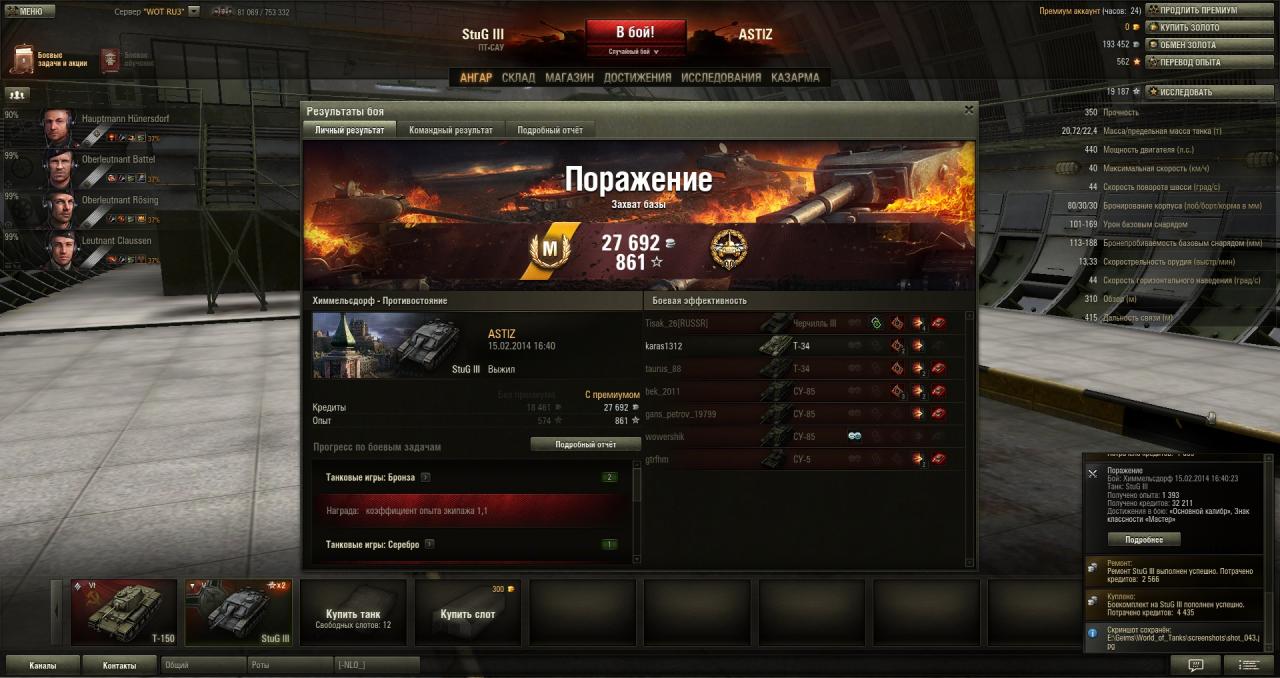Go to the "ДОСТИЖЕНИЯ" section

point(637,77)
